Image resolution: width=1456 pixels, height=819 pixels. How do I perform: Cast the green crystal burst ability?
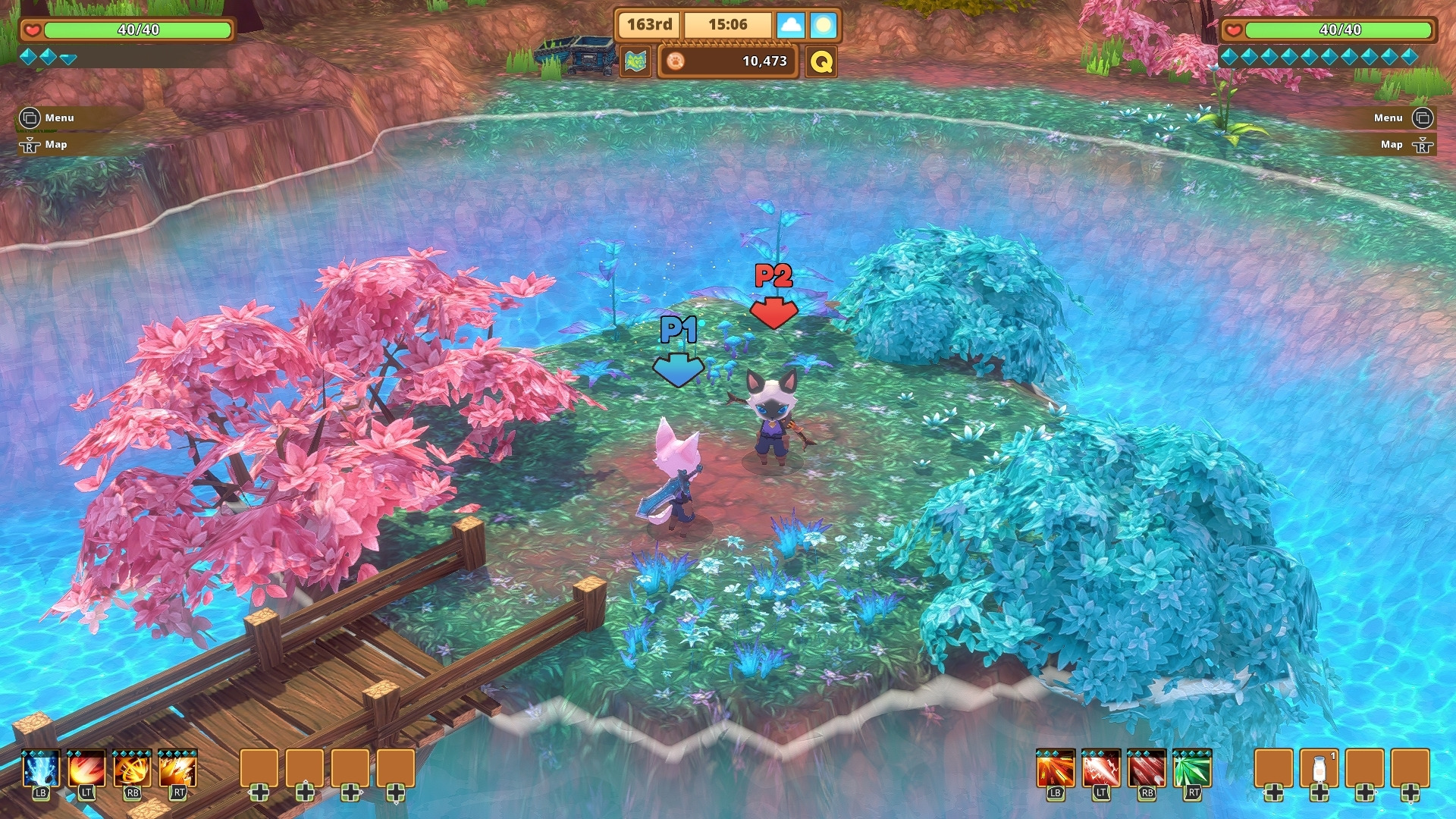(1192, 770)
